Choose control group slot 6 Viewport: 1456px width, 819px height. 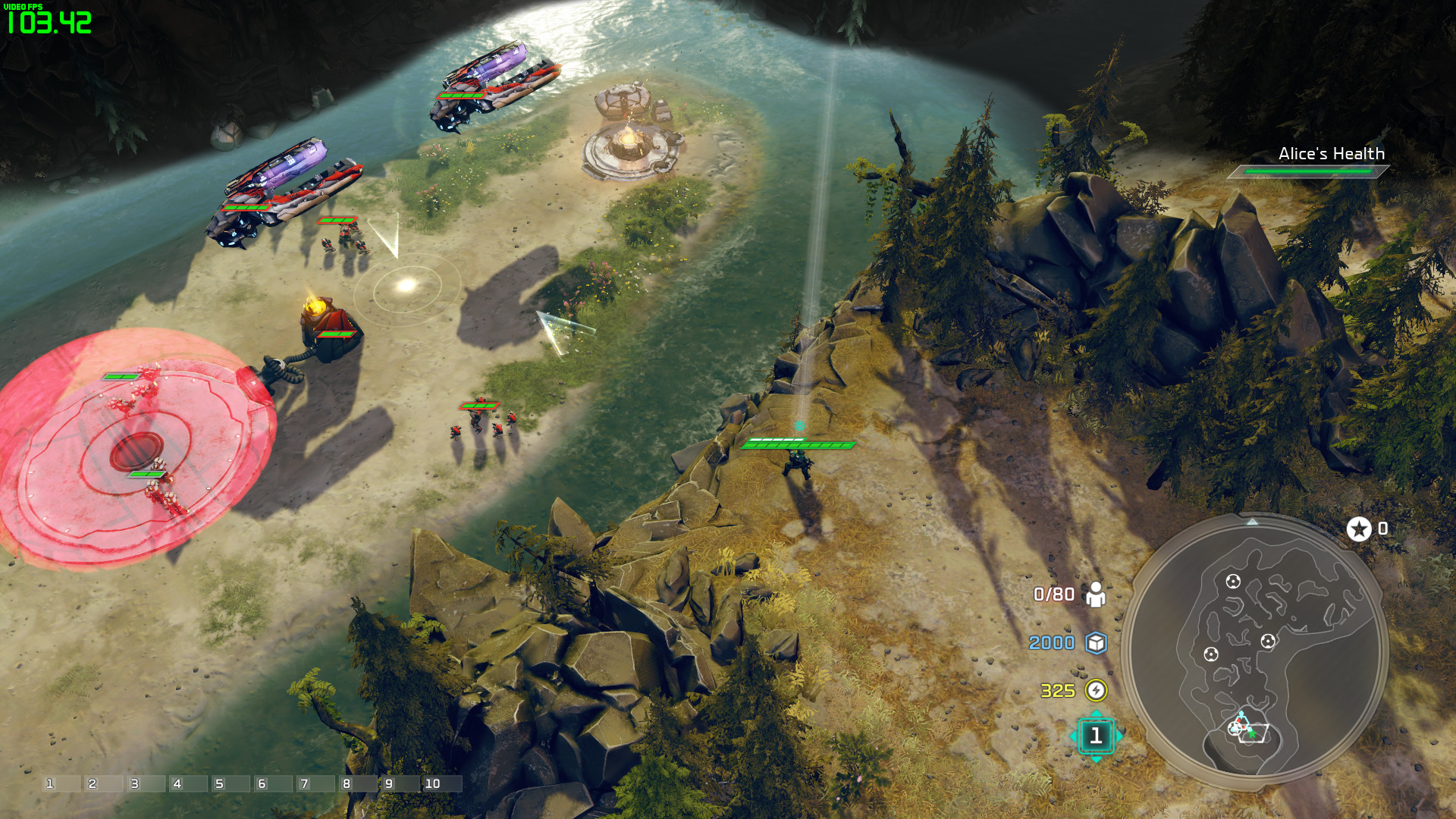pos(273,783)
